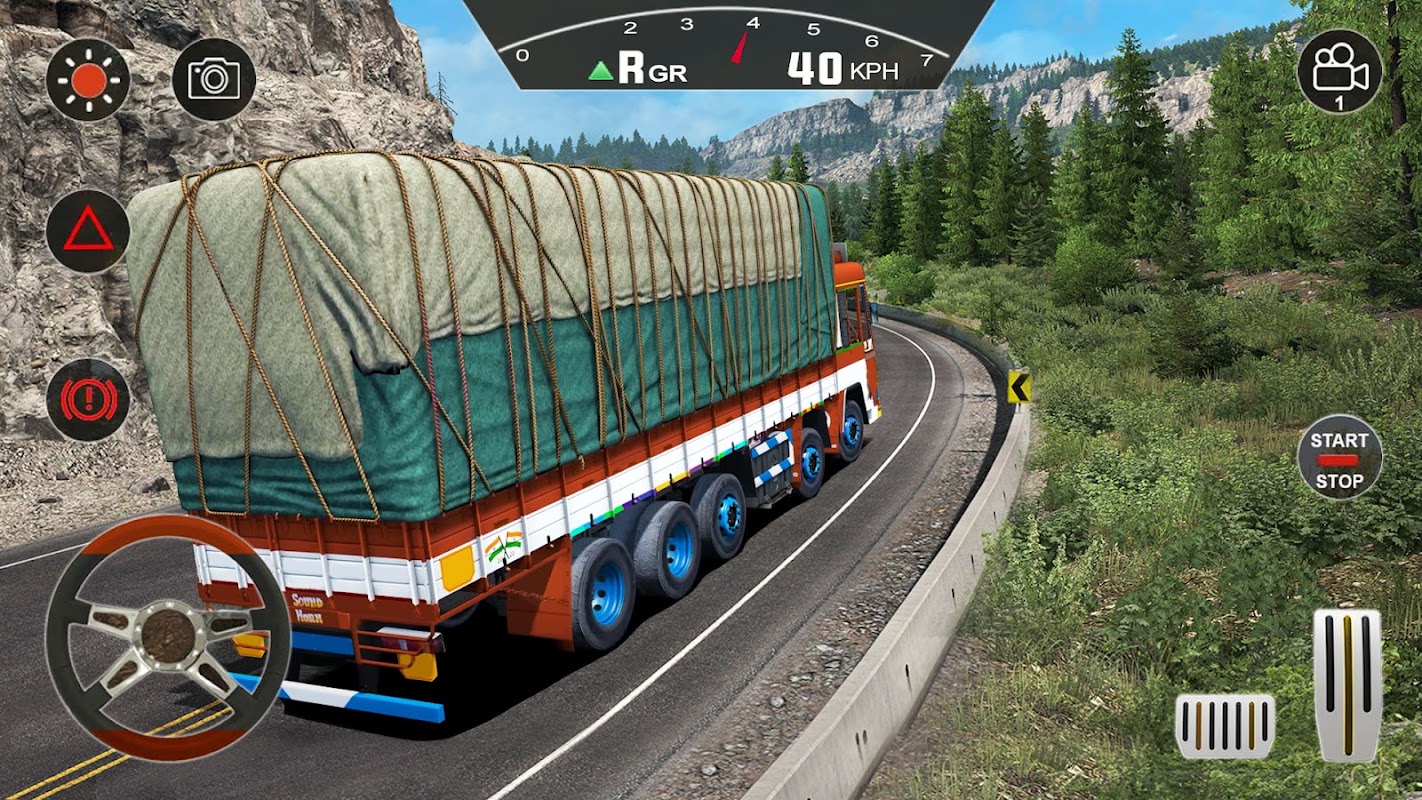This screenshot has width=1422, height=800.
Task: Take a screenshot with the camera button
Action: pos(214,80)
